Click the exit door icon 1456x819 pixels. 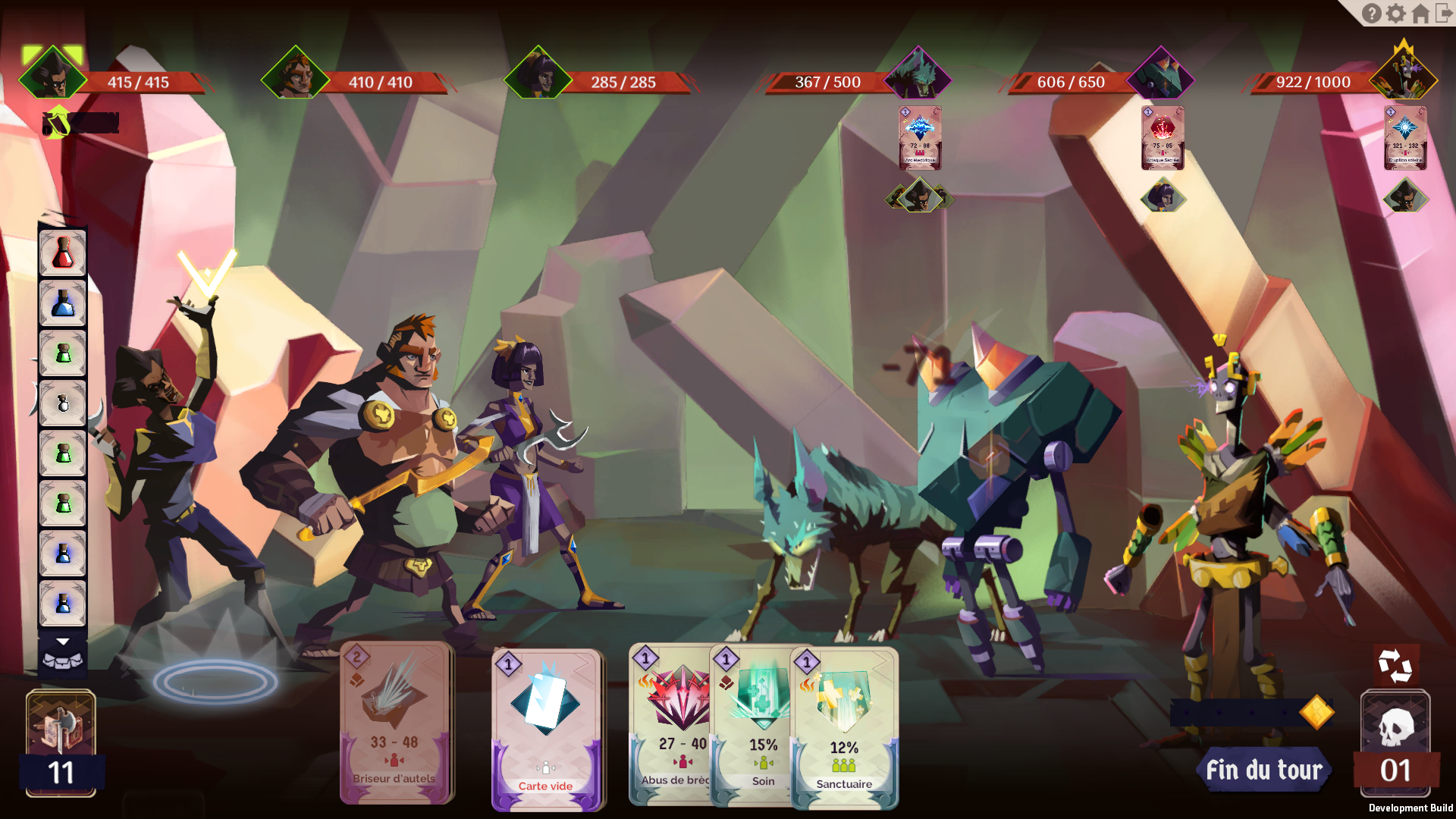click(1443, 14)
